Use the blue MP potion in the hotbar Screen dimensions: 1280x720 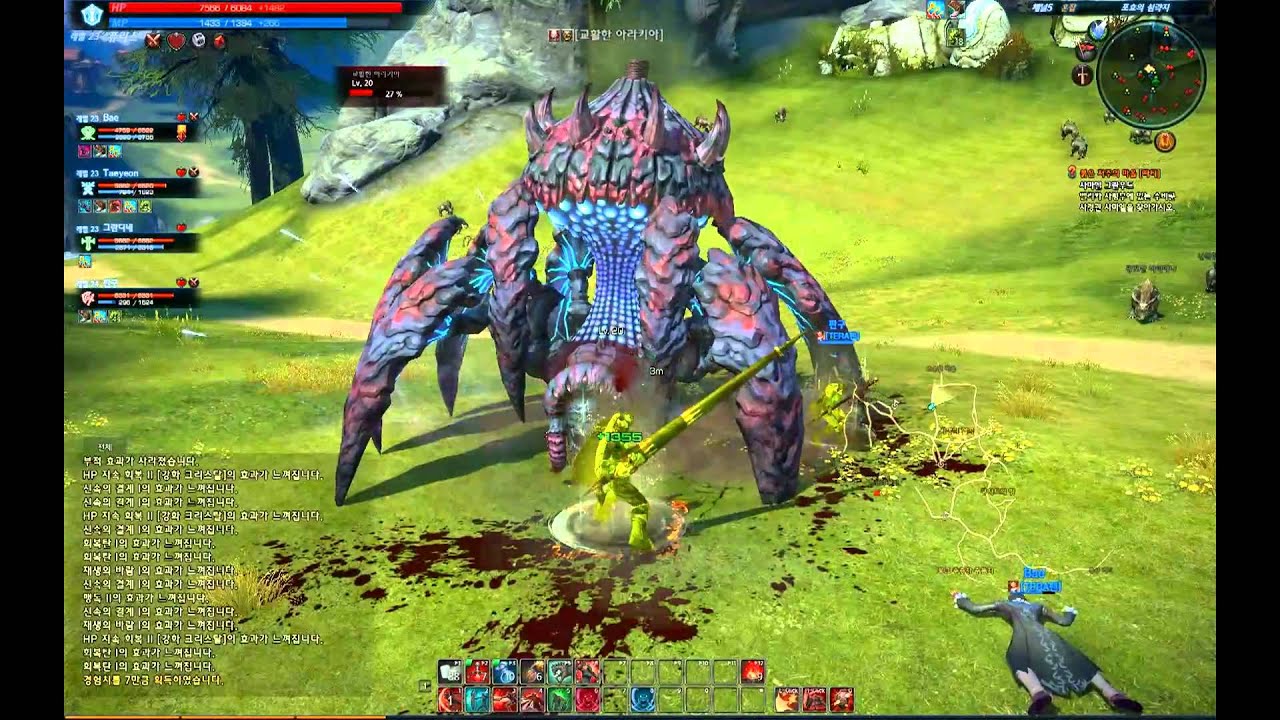[506, 674]
